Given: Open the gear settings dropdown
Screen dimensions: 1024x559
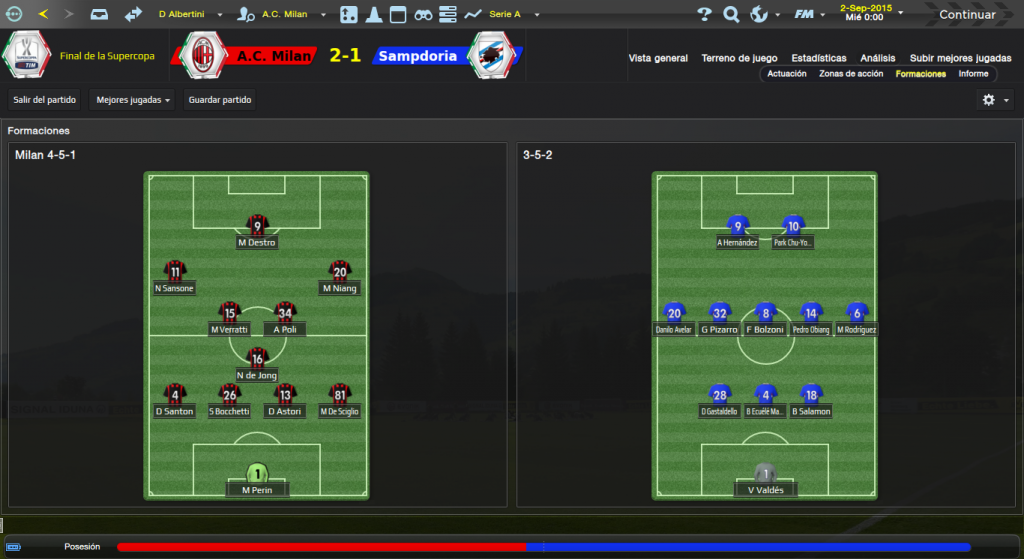Looking at the screenshot, I should (x=994, y=100).
